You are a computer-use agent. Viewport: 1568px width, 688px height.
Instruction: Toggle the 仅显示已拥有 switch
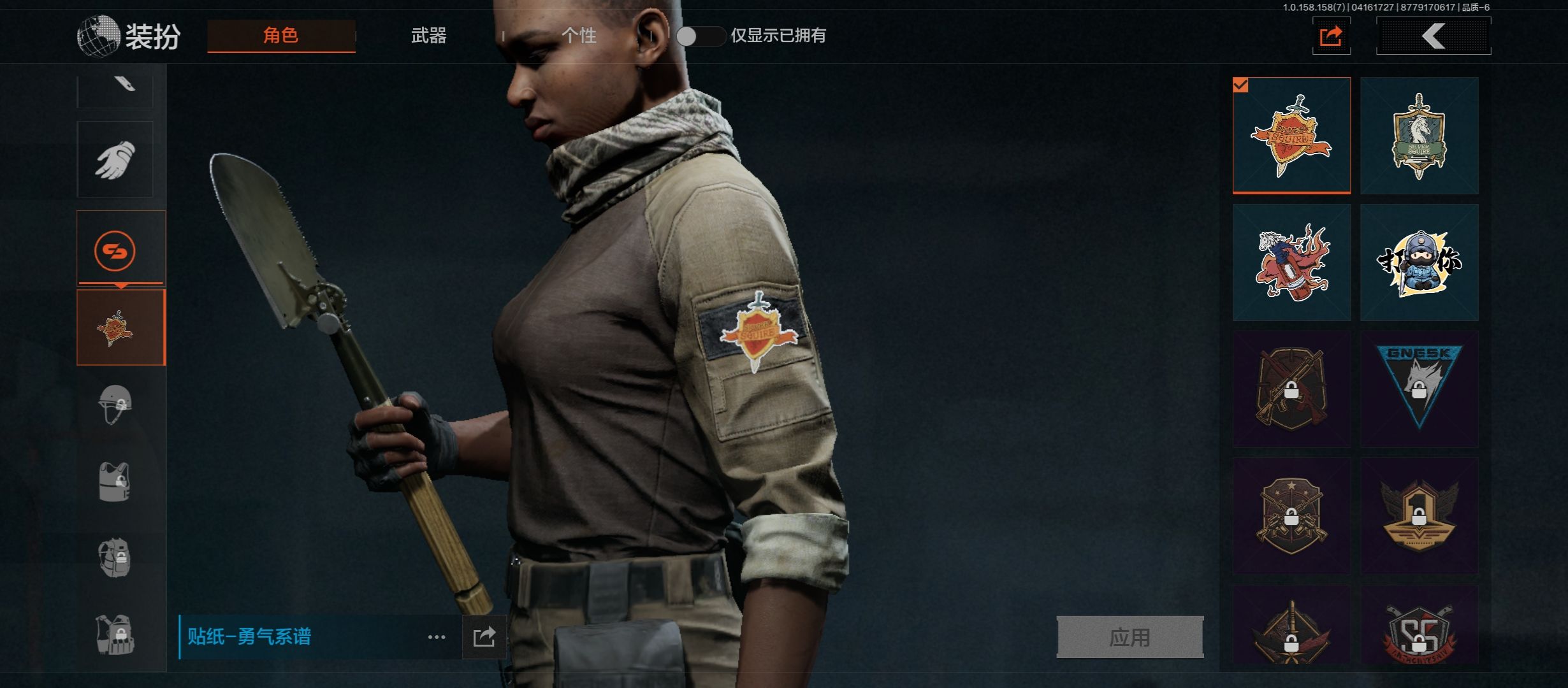pos(700,36)
